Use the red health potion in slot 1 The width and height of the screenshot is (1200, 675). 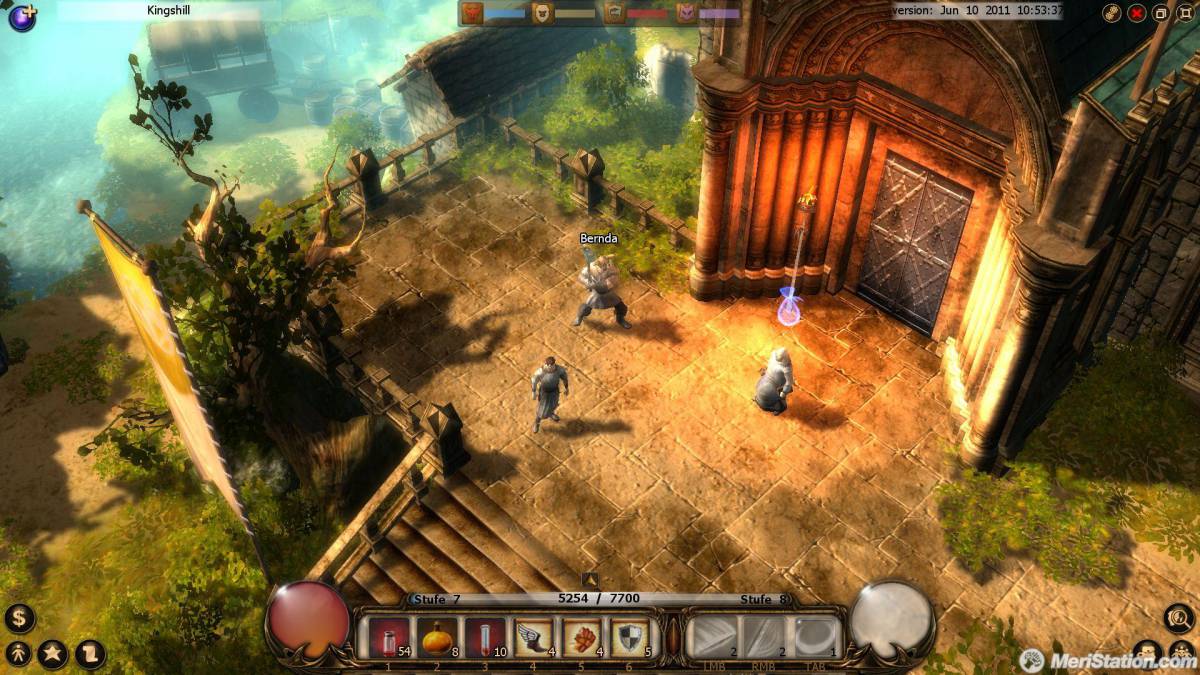(388, 637)
